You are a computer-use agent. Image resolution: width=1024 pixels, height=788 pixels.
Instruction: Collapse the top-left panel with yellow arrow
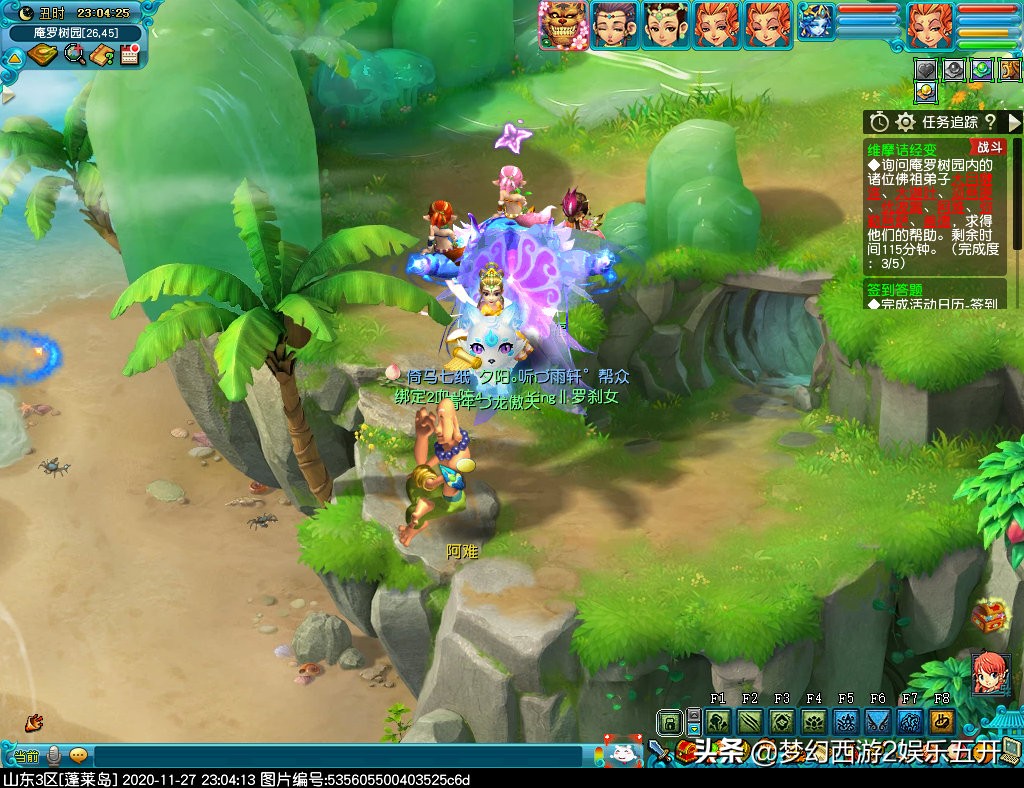click(x=14, y=57)
